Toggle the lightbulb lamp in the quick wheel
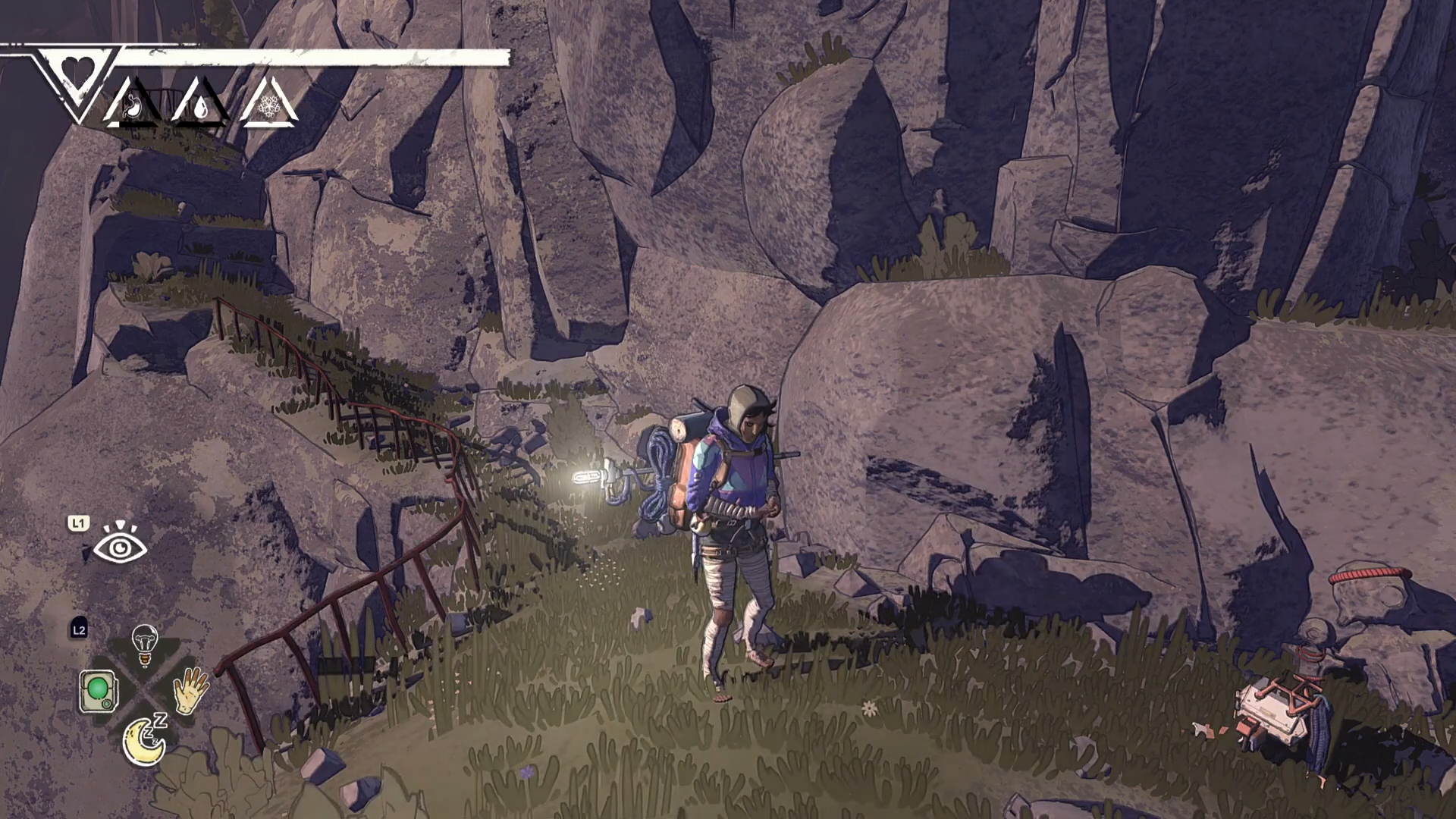Viewport: 1456px width, 819px height. pyautogui.click(x=144, y=645)
